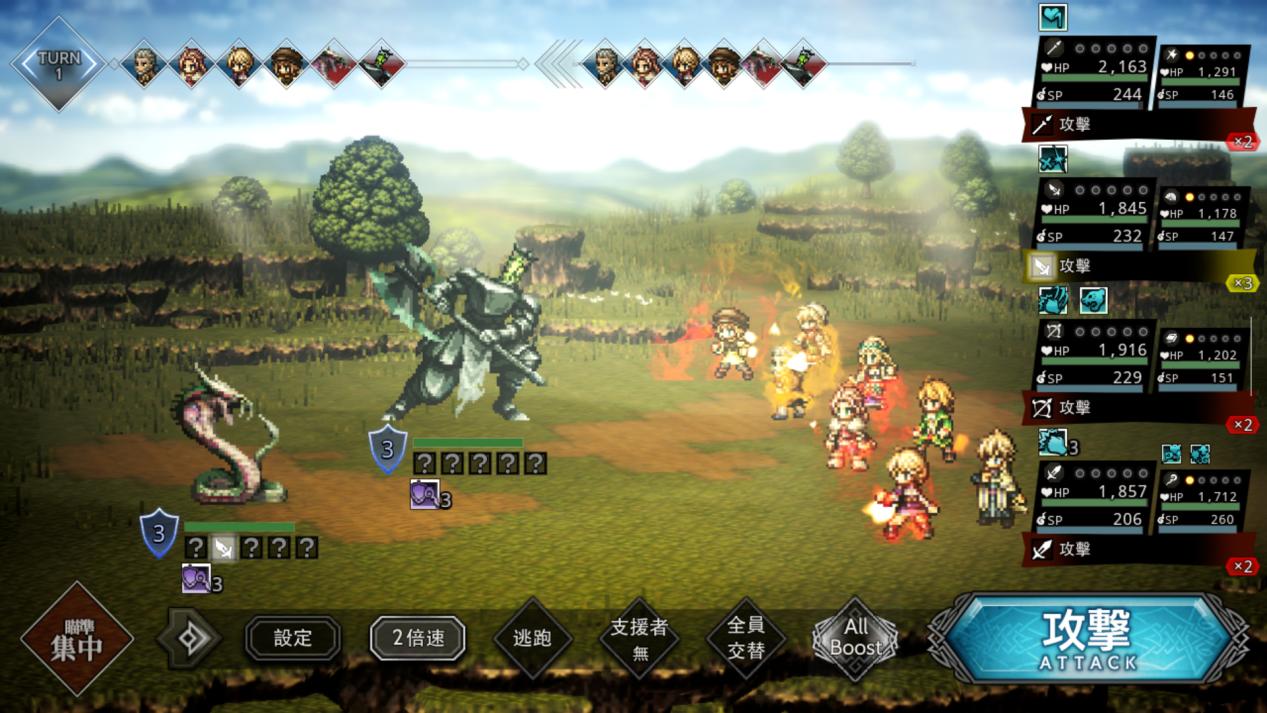
Task: Choose 全員交替 to swap all members
Action: pyautogui.click(x=745, y=638)
